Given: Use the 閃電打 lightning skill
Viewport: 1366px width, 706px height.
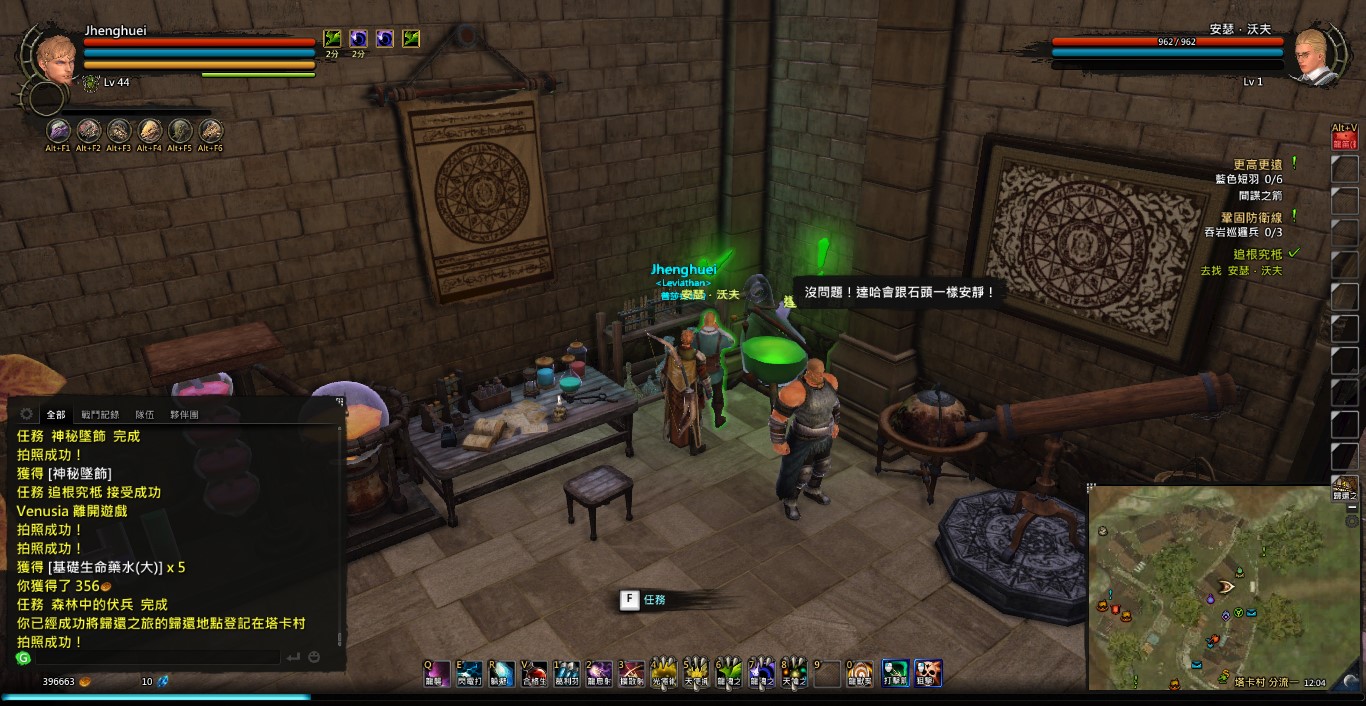Looking at the screenshot, I should click(x=469, y=673).
